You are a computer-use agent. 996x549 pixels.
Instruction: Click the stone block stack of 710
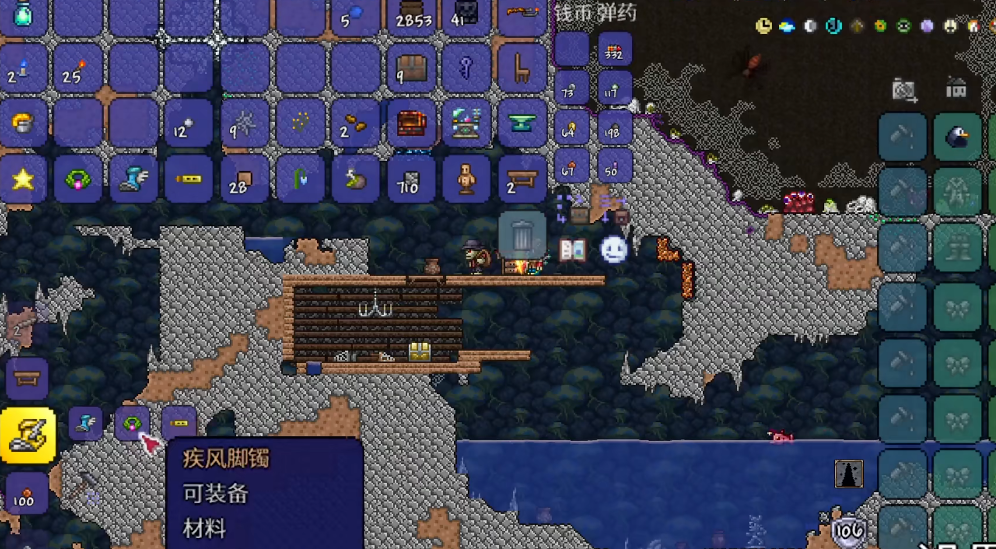pyautogui.click(x=411, y=180)
